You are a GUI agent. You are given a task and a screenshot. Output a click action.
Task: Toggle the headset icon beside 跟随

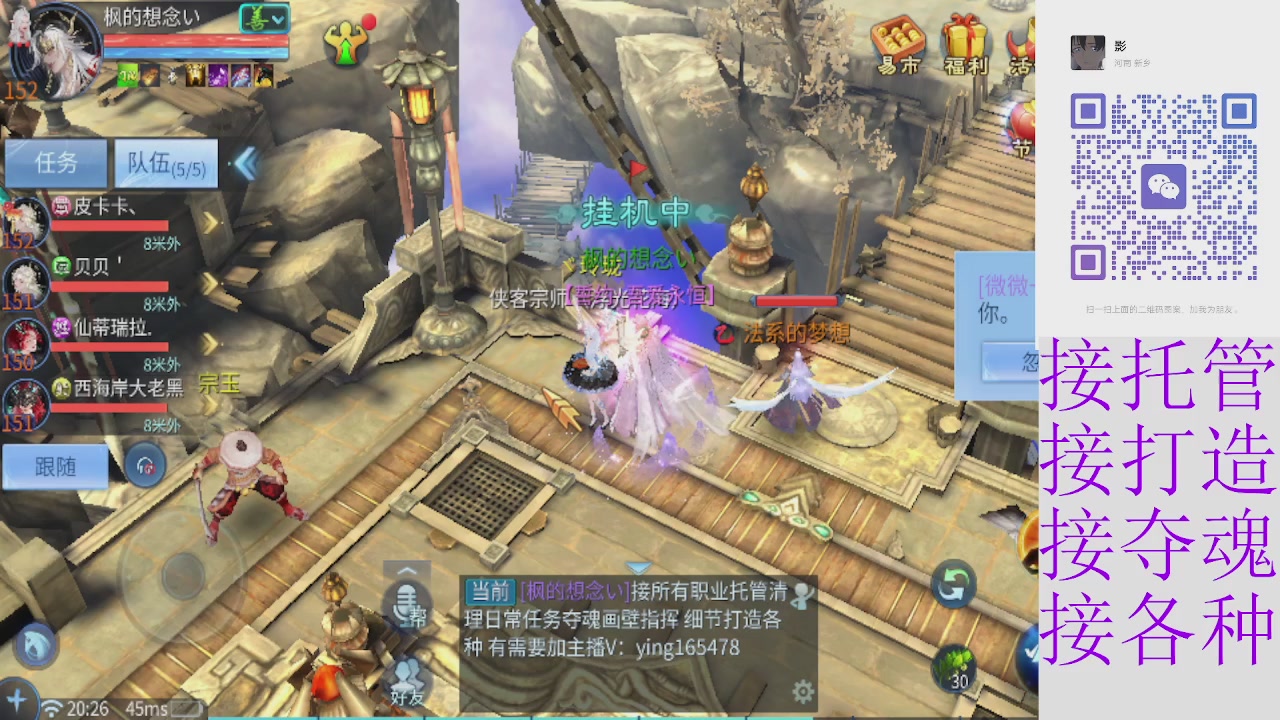[x=143, y=467]
